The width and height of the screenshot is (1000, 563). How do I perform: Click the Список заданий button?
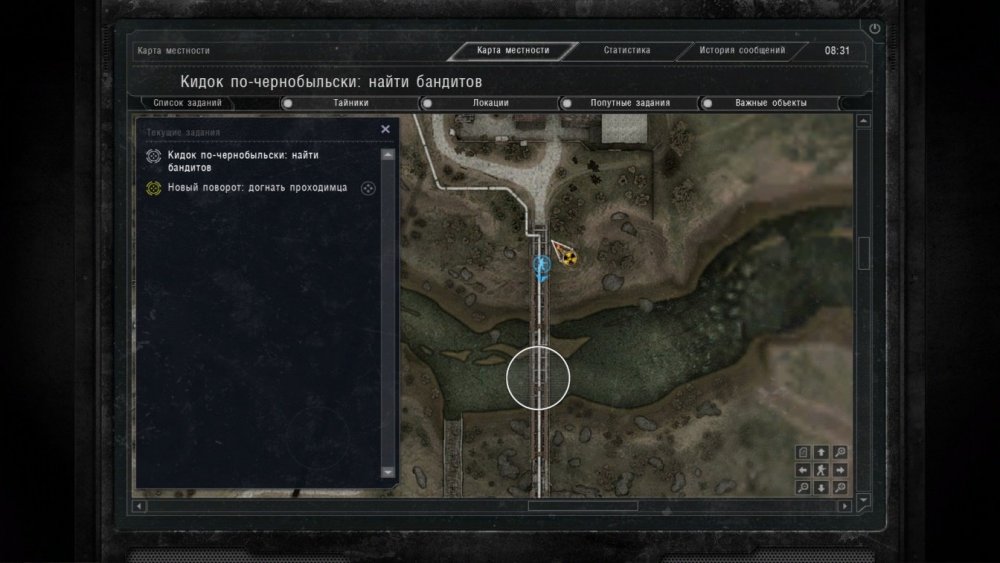(188, 103)
